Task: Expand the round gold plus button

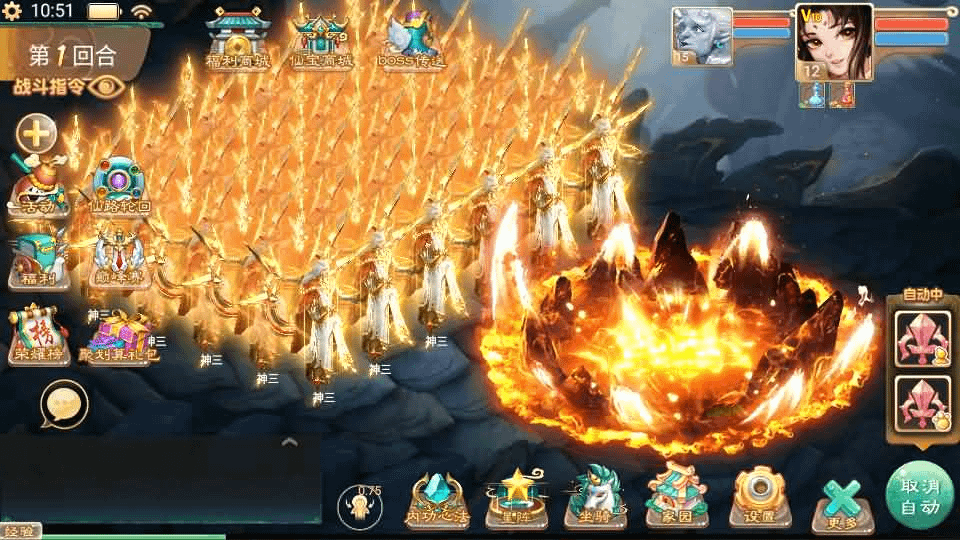Action: [x=36, y=133]
